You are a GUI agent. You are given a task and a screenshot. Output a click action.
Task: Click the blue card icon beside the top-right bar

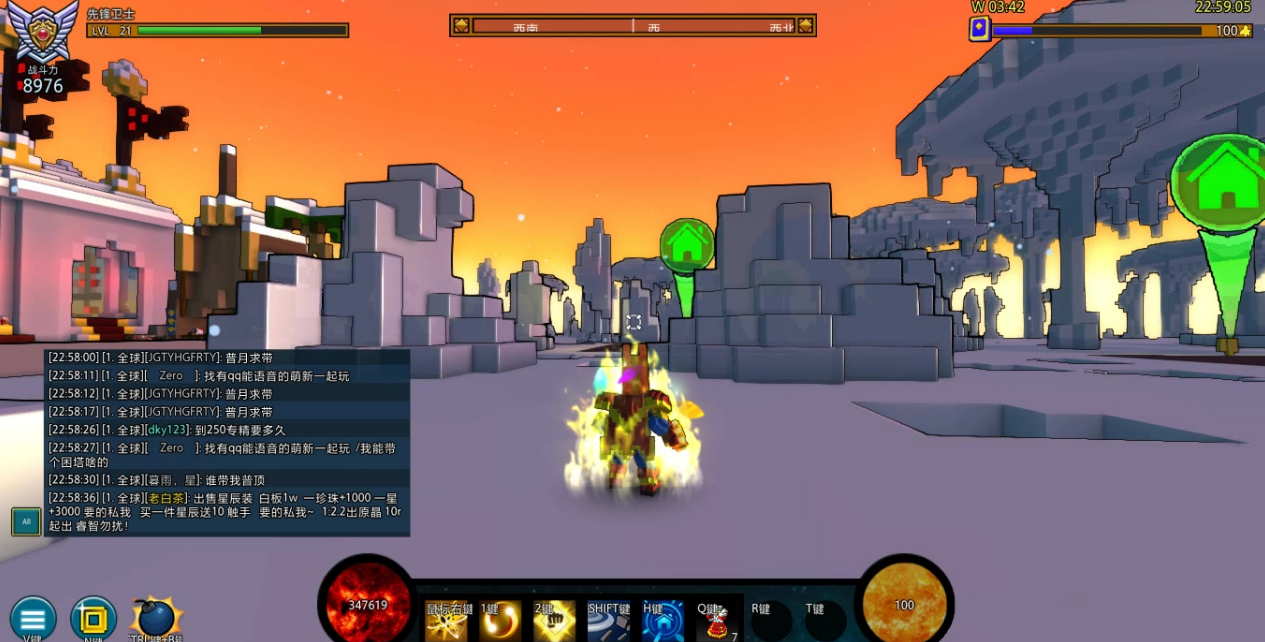point(980,30)
